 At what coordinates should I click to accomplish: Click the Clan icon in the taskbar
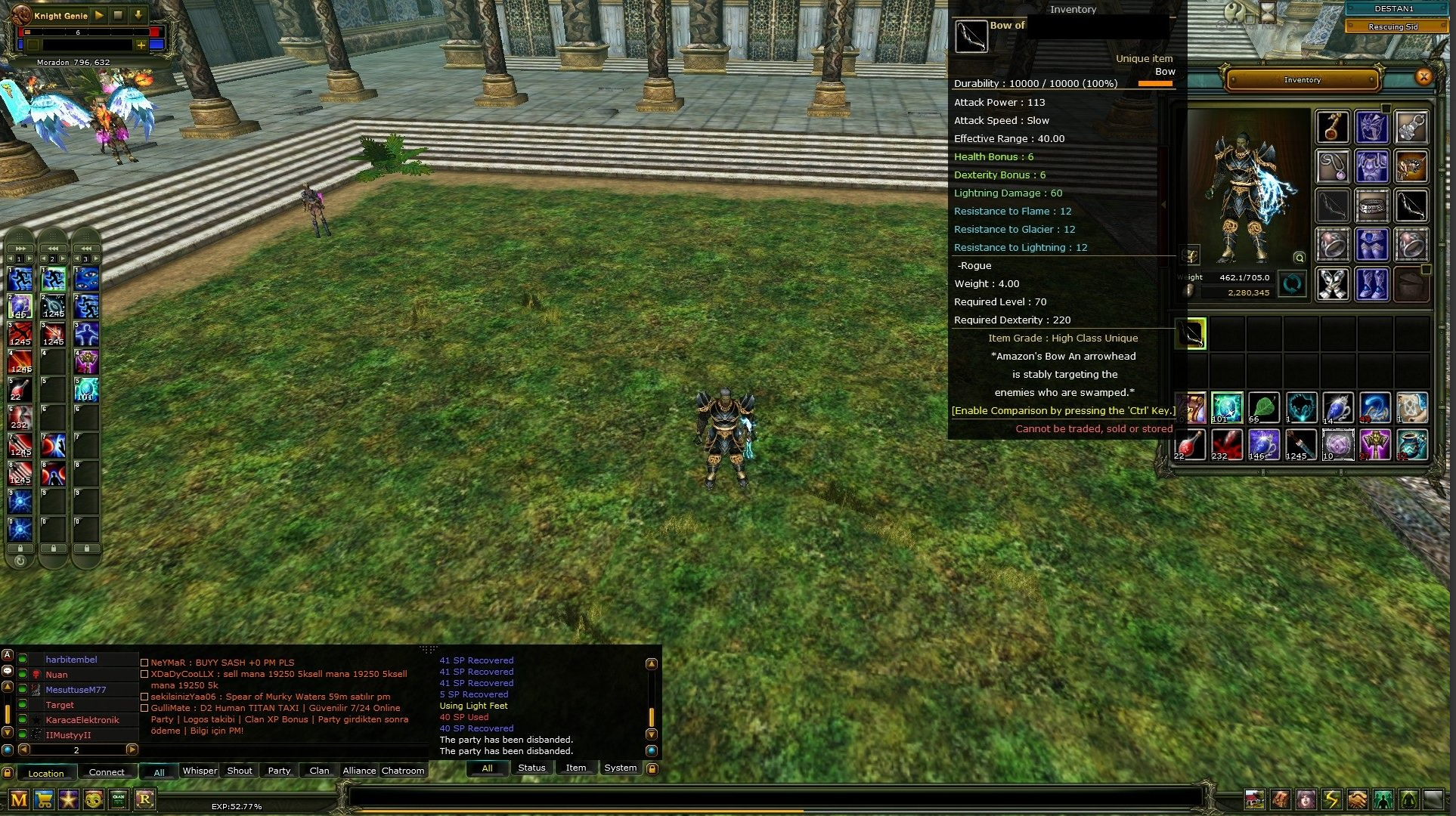[119, 799]
